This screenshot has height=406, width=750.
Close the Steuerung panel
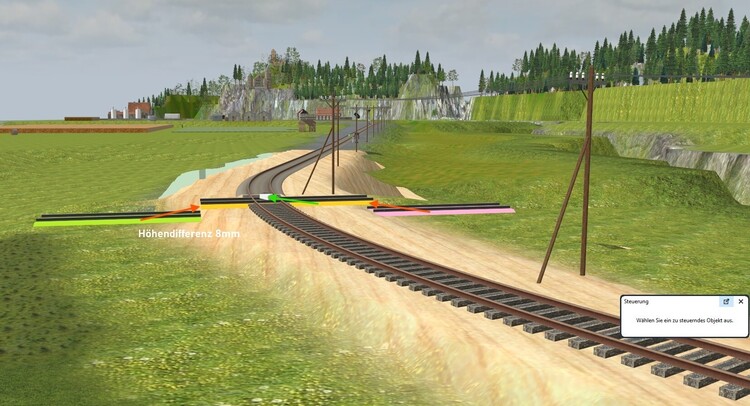741,301
